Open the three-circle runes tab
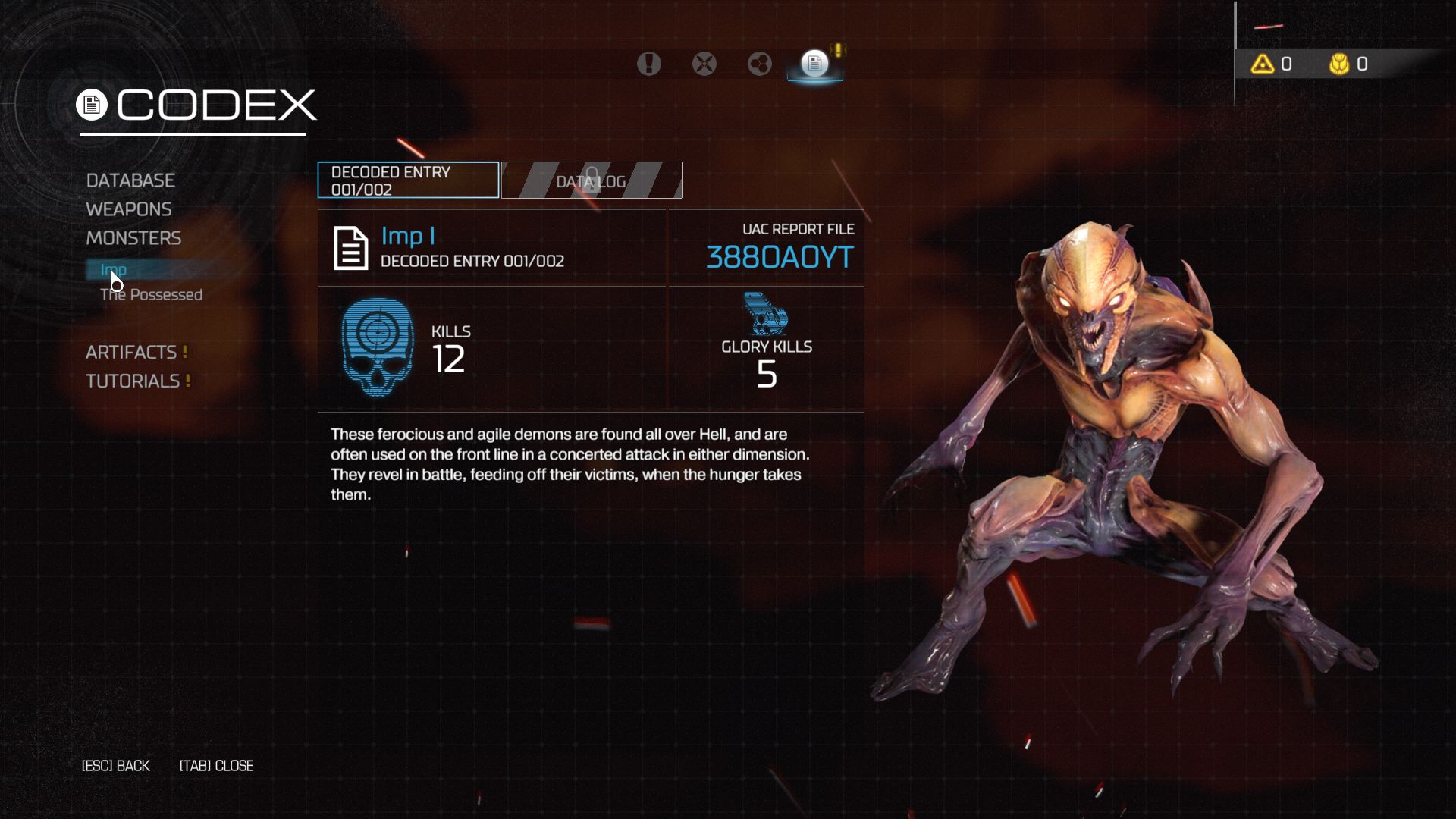 (x=760, y=64)
